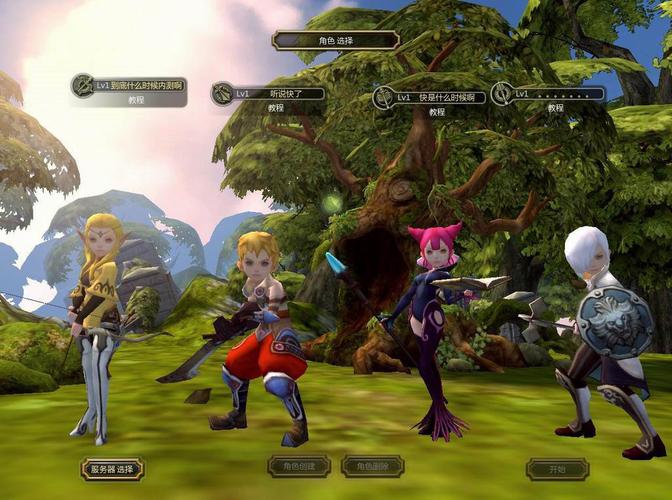Click the 角色创建 create character button

coord(299,466)
